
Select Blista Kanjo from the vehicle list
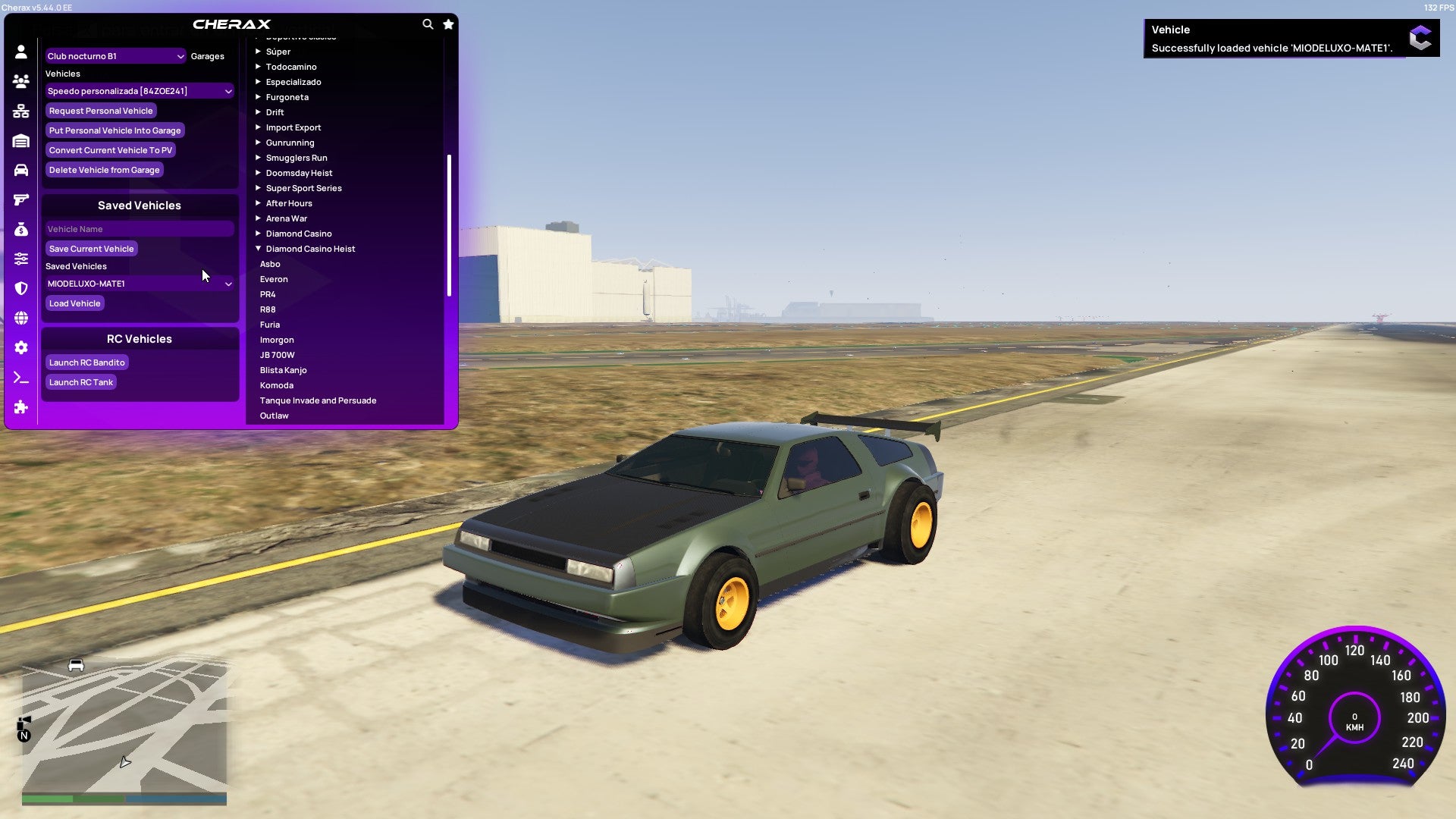[284, 370]
